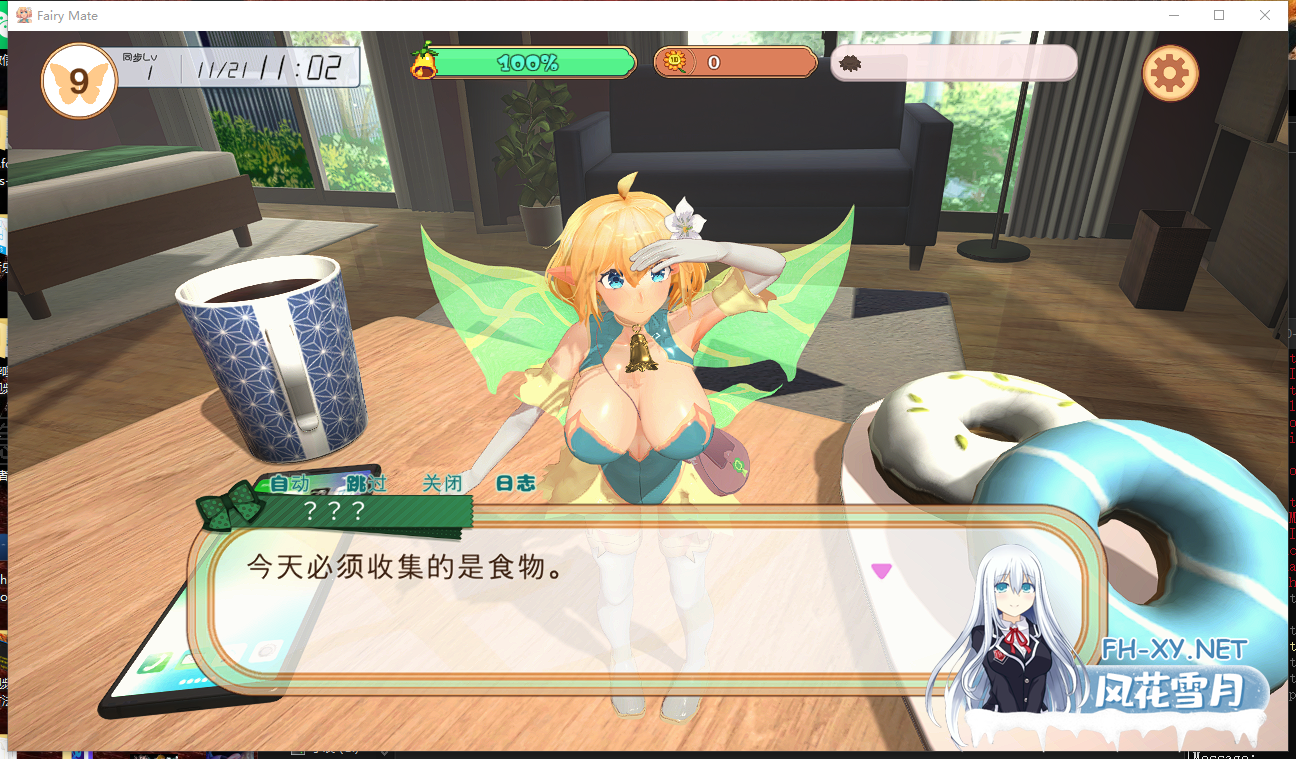Click the seed icon on the empty white gauge
This screenshot has height=759, width=1296.
849,62
